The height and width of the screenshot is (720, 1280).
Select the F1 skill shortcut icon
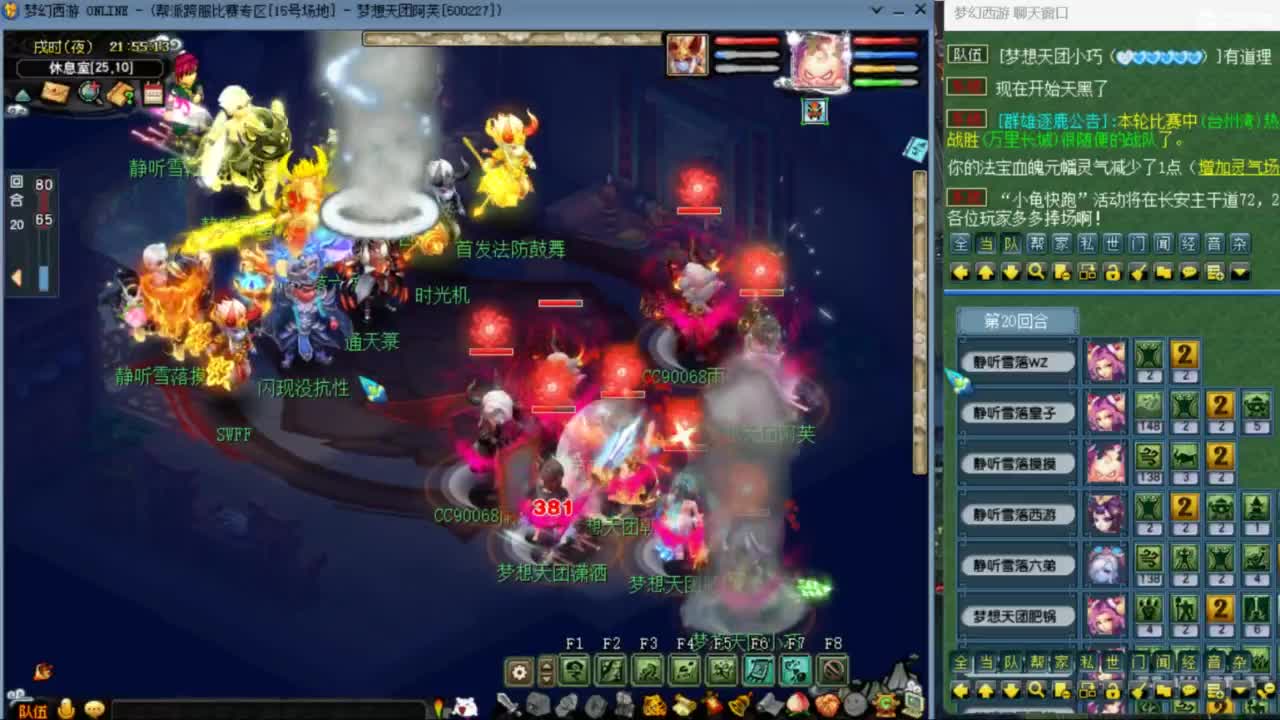[x=575, y=670]
